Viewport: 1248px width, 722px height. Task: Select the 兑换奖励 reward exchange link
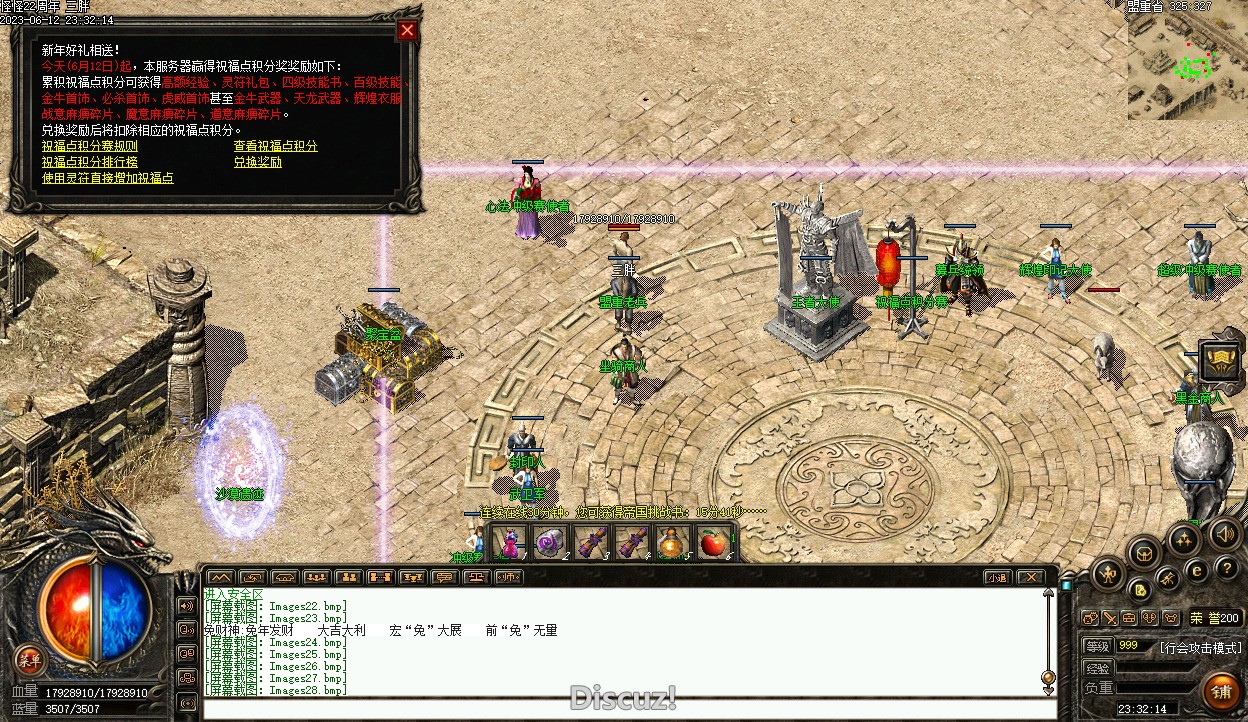257,162
